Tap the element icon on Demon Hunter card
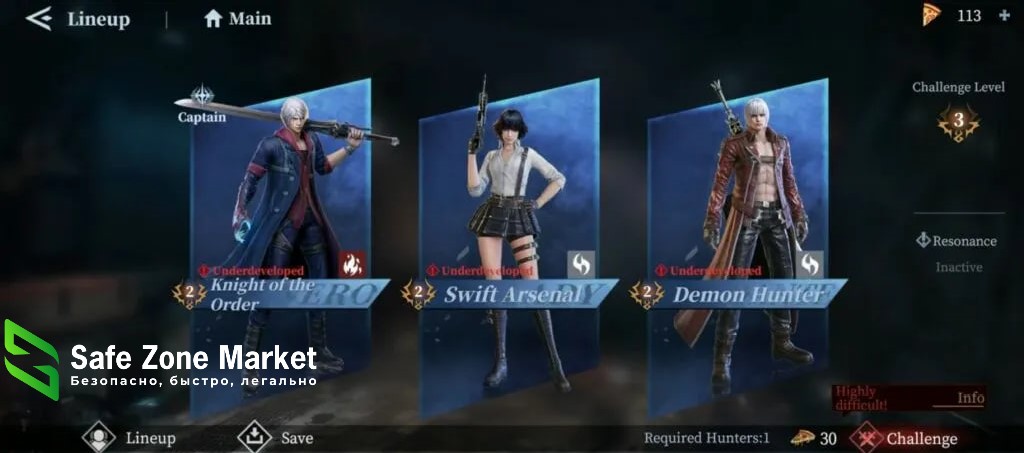The height and width of the screenshot is (453, 1024). tap(810, 264)
